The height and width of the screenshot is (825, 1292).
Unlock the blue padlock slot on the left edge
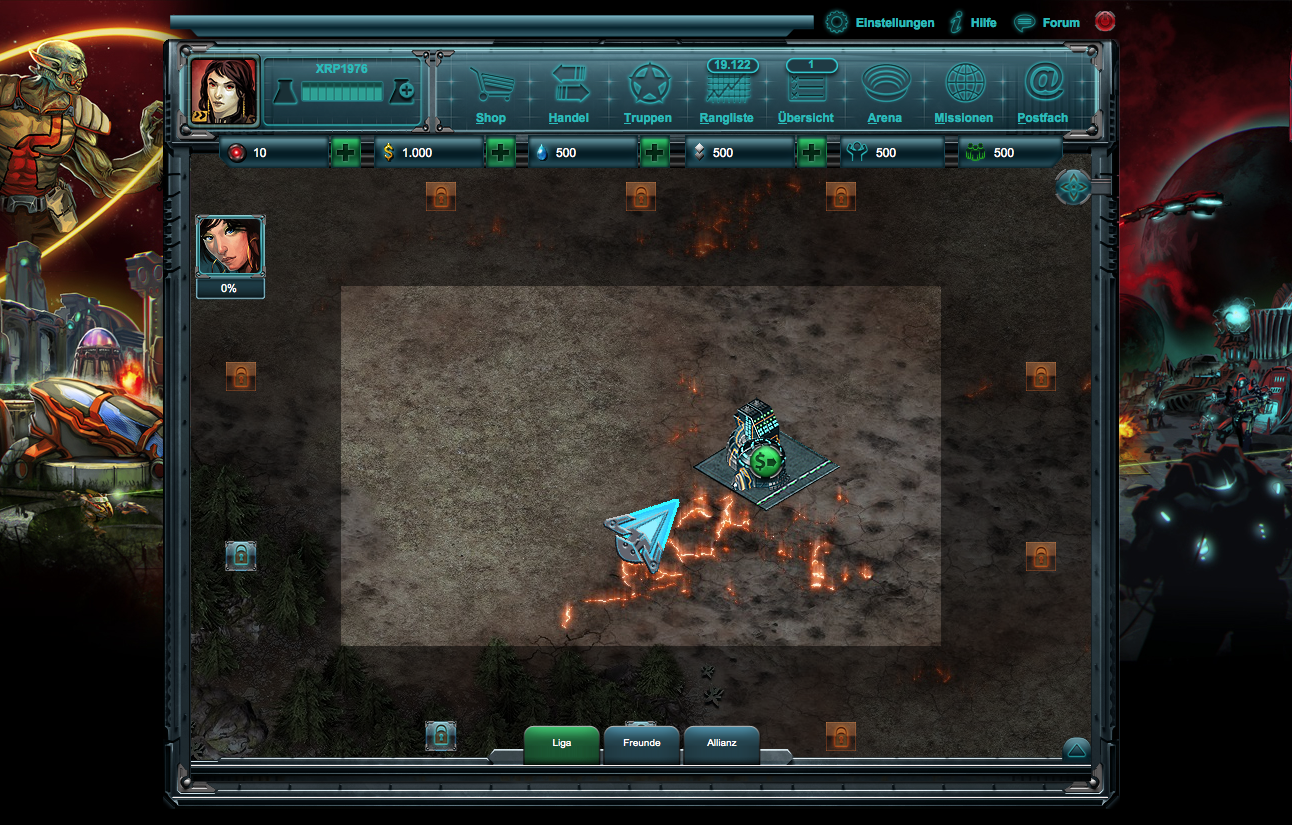(241, 556)
